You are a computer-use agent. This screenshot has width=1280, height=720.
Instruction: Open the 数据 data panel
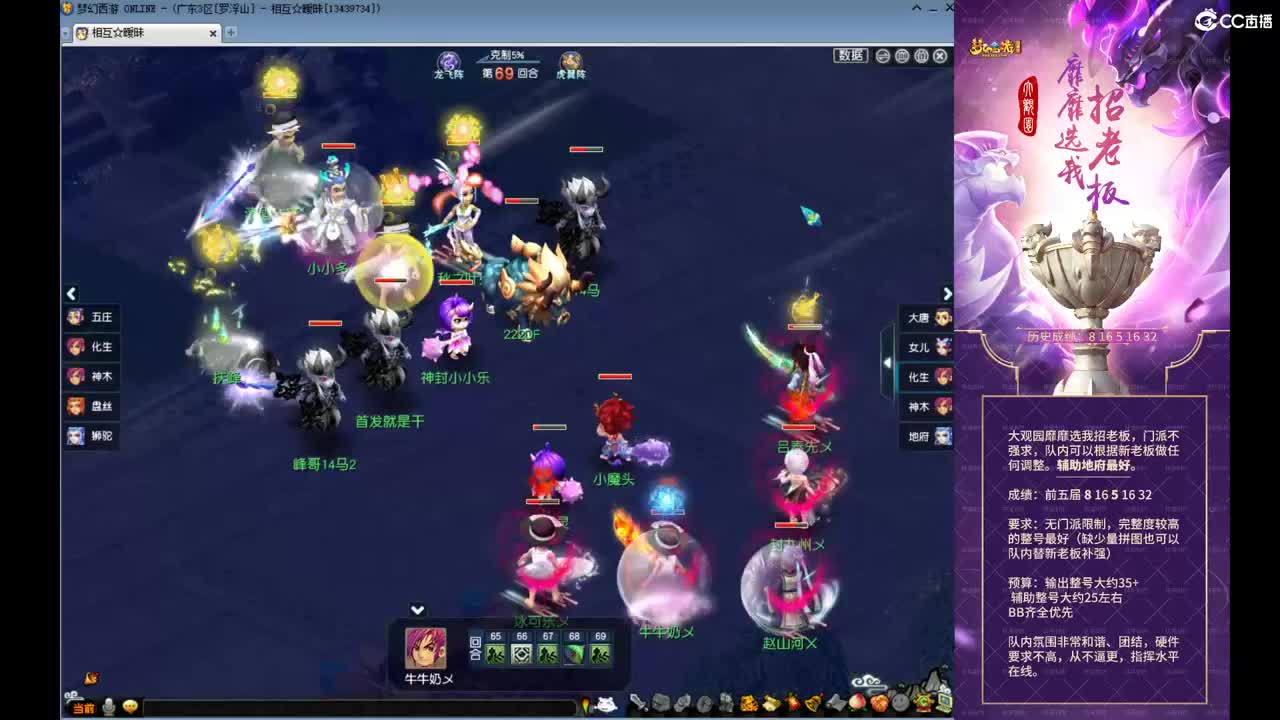(850, 56)
